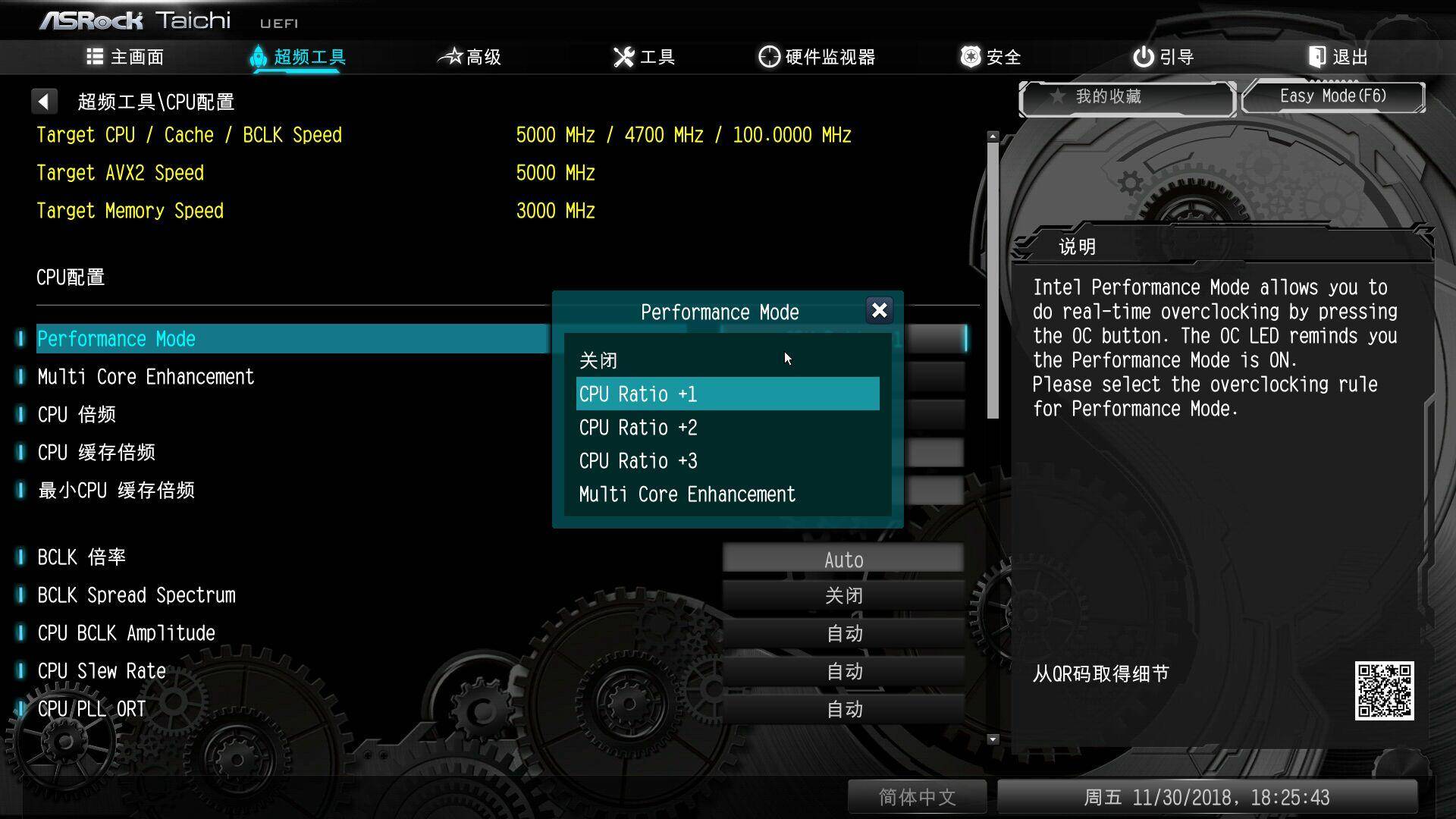Click the 硬件监视器 monitor icon
1456x819 pixels.
(x=767, y=56)
